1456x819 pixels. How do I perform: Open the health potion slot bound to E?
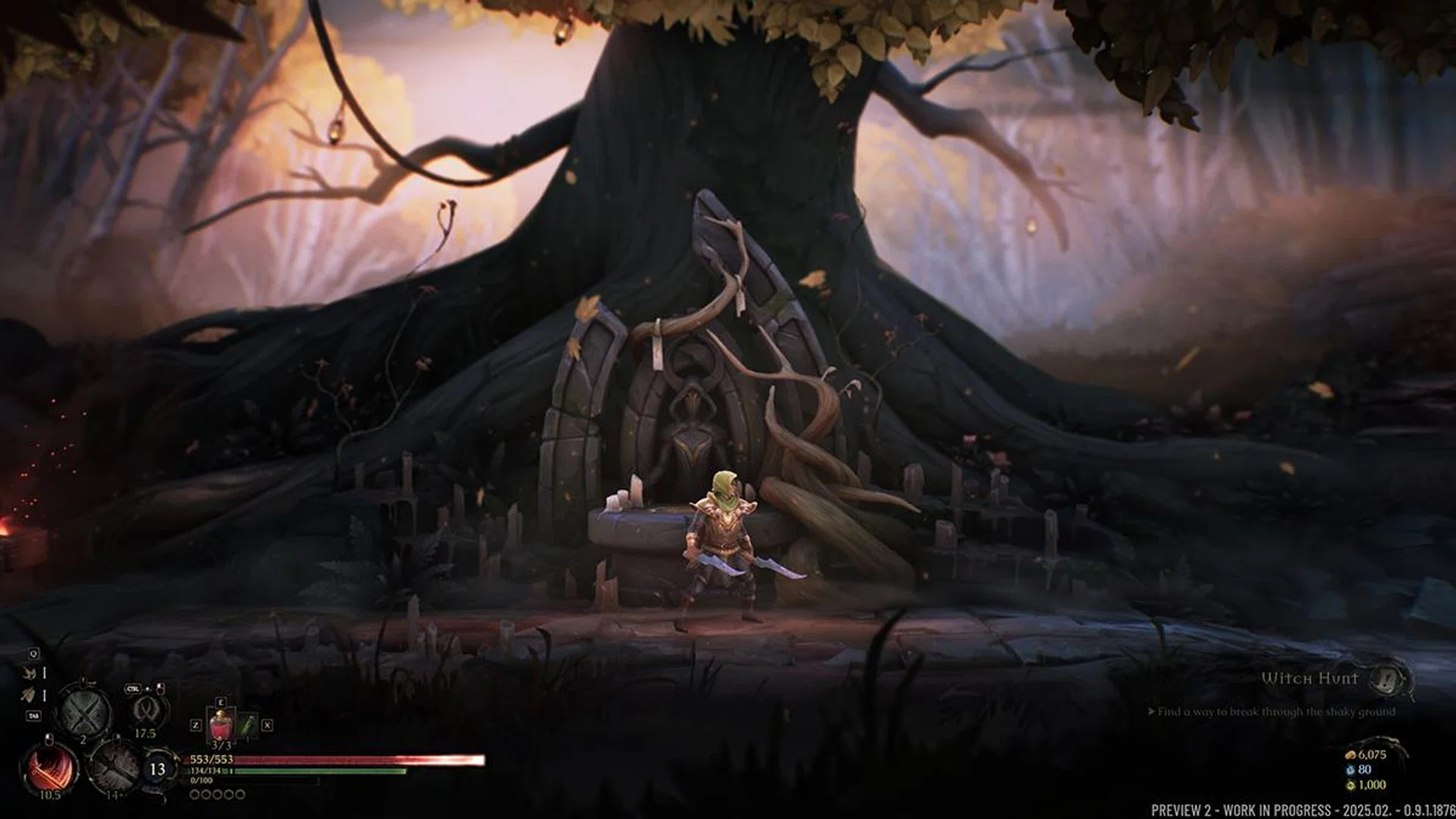(221, 724)
